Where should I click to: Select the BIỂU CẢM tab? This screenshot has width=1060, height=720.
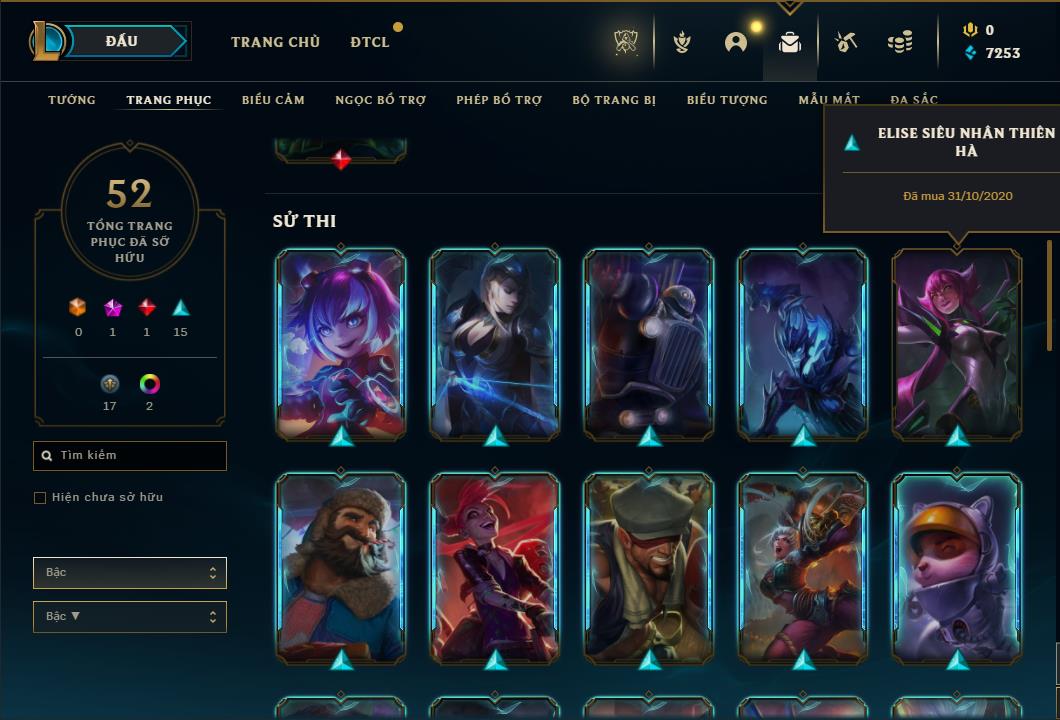(x=273, y=100)
